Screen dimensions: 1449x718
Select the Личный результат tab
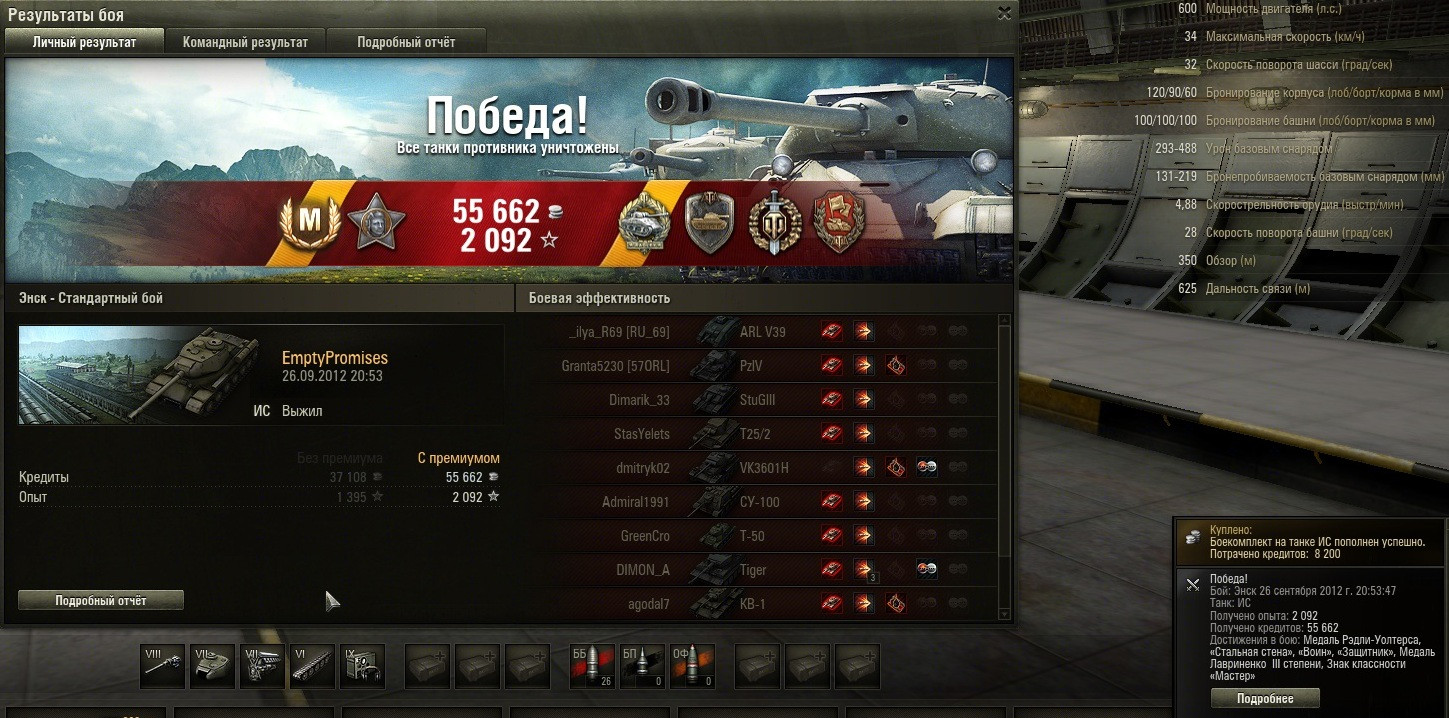coord(84,42)
